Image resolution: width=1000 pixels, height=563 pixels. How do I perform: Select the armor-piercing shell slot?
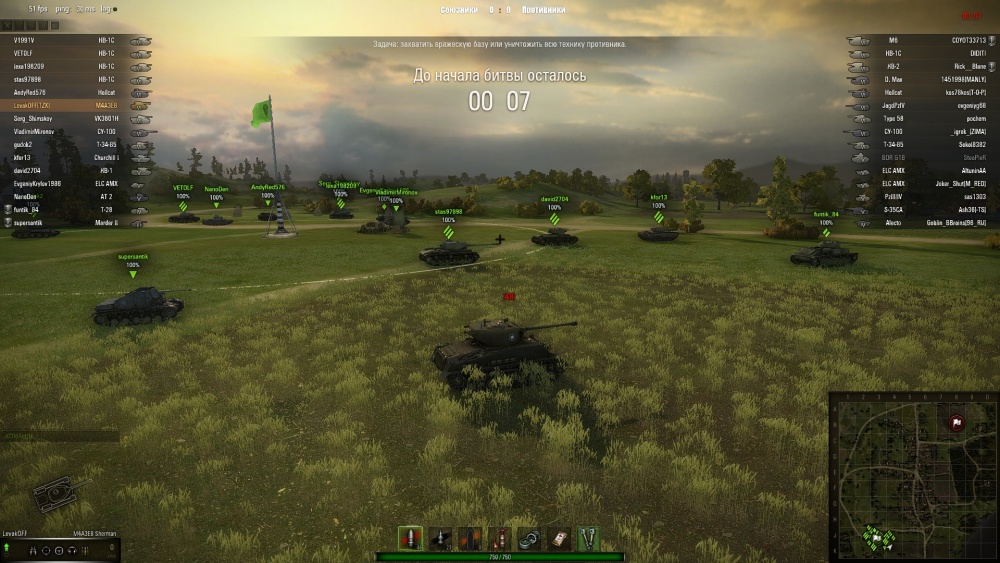tap(410, 538)
